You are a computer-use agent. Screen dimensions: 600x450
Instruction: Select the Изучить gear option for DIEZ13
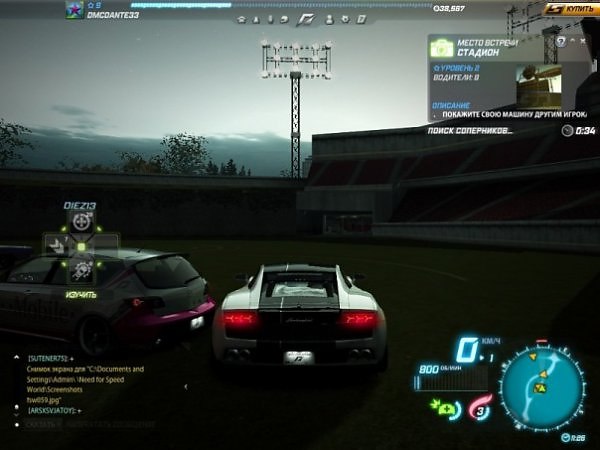(x=82, y=270)
